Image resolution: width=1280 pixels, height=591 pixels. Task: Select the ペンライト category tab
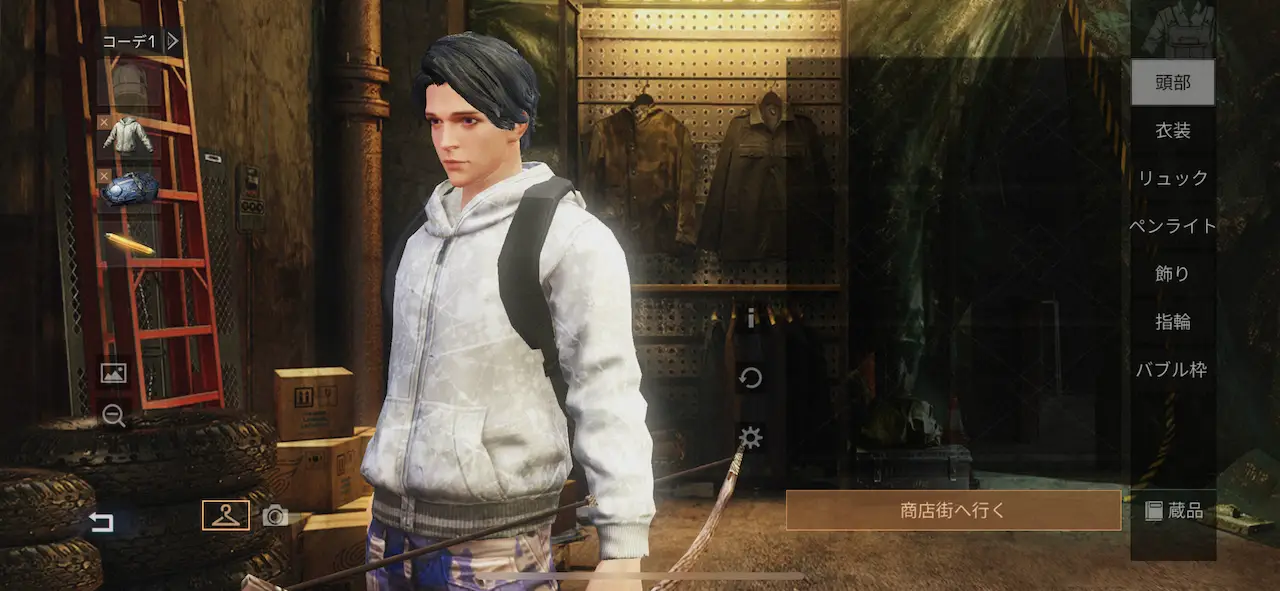click(1172, 226)
